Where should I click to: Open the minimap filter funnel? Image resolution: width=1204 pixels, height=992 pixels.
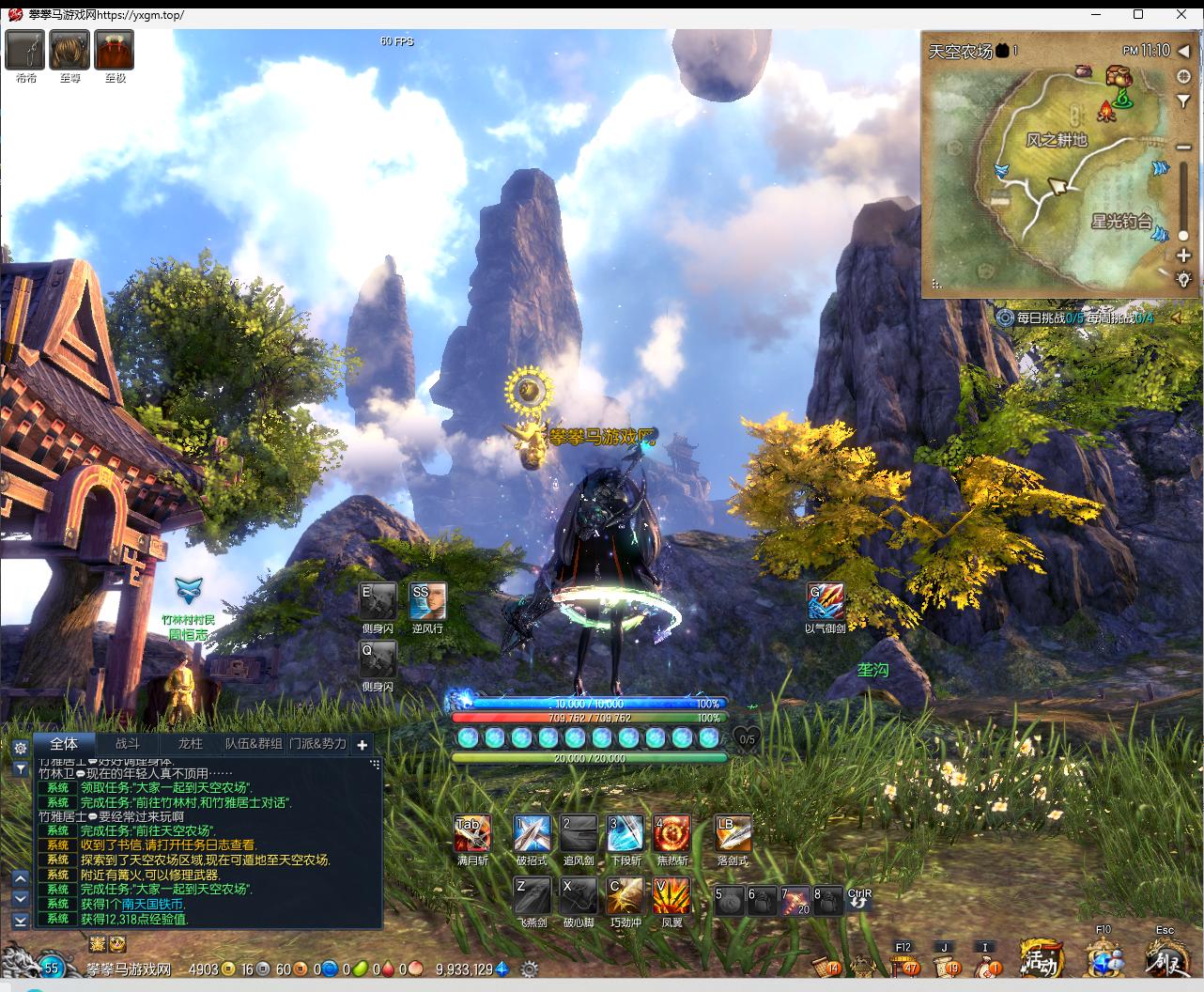click(x=1183, y=101)
